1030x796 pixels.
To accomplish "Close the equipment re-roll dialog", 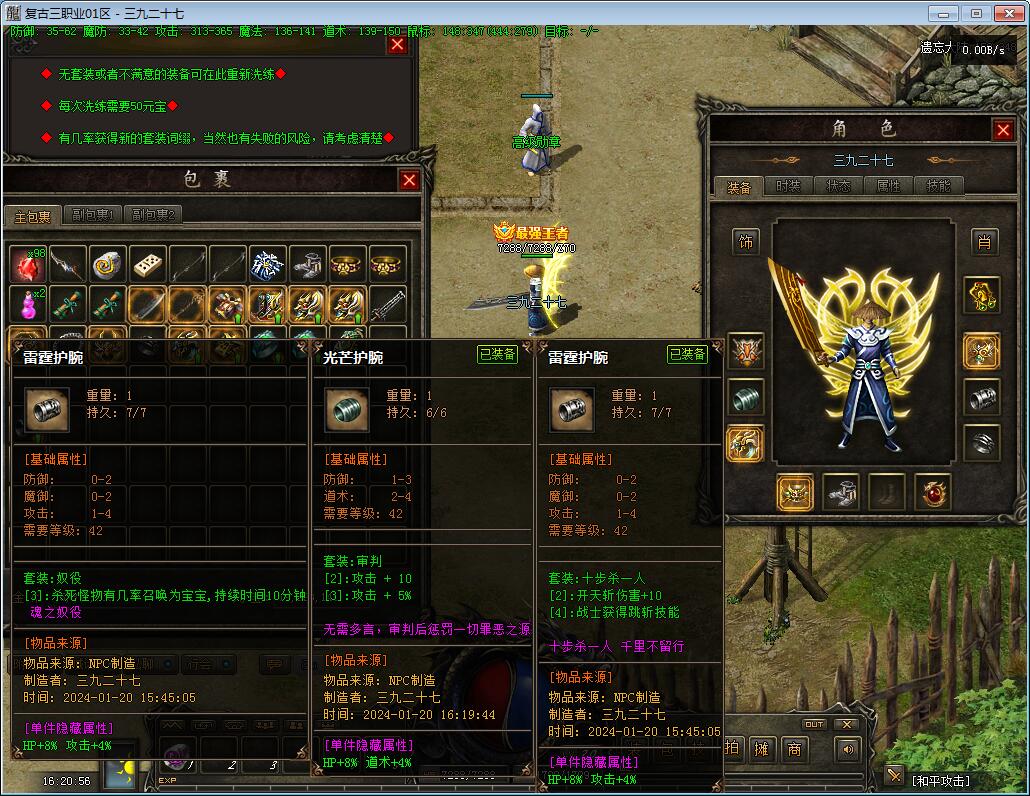I will 397,45.
